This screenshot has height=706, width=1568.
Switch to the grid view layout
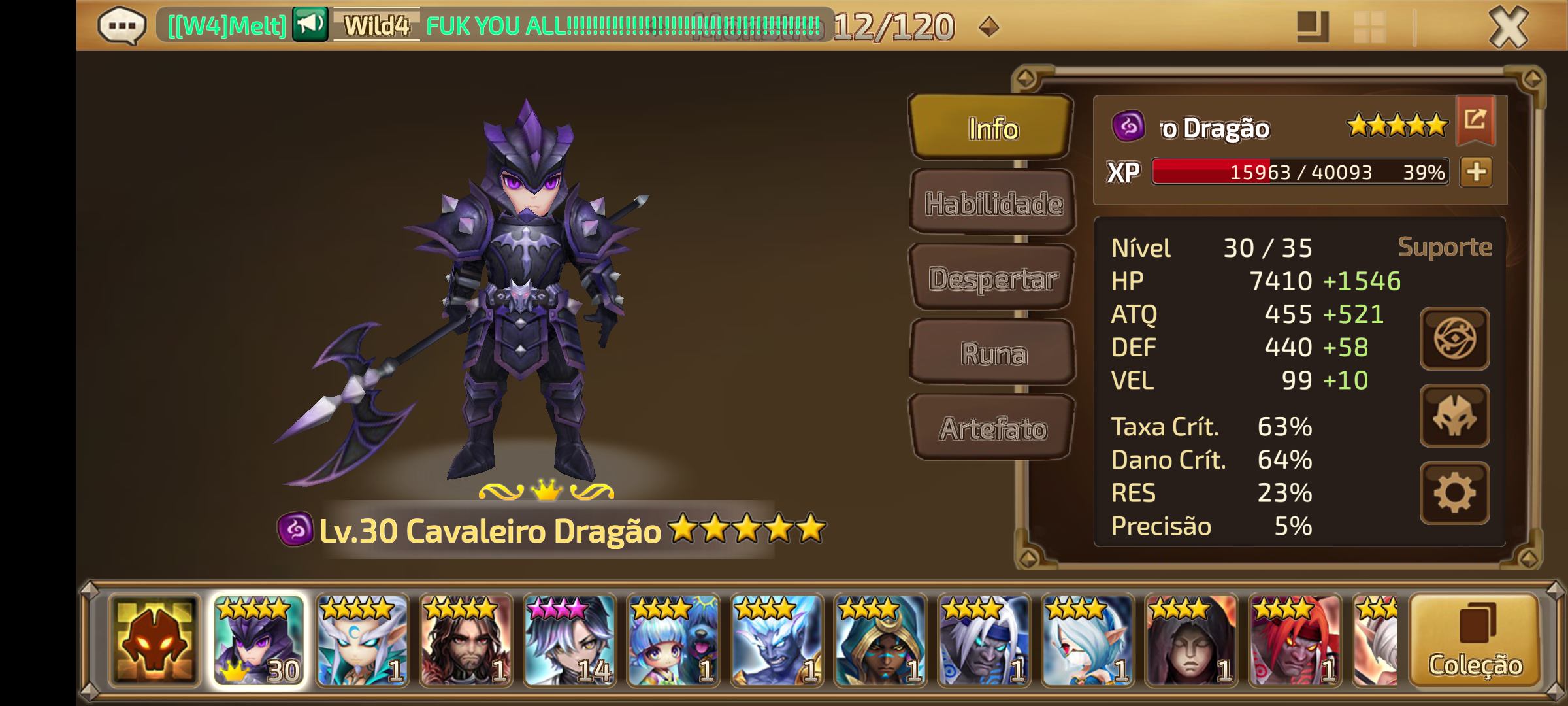click(x=1370, y=27)
